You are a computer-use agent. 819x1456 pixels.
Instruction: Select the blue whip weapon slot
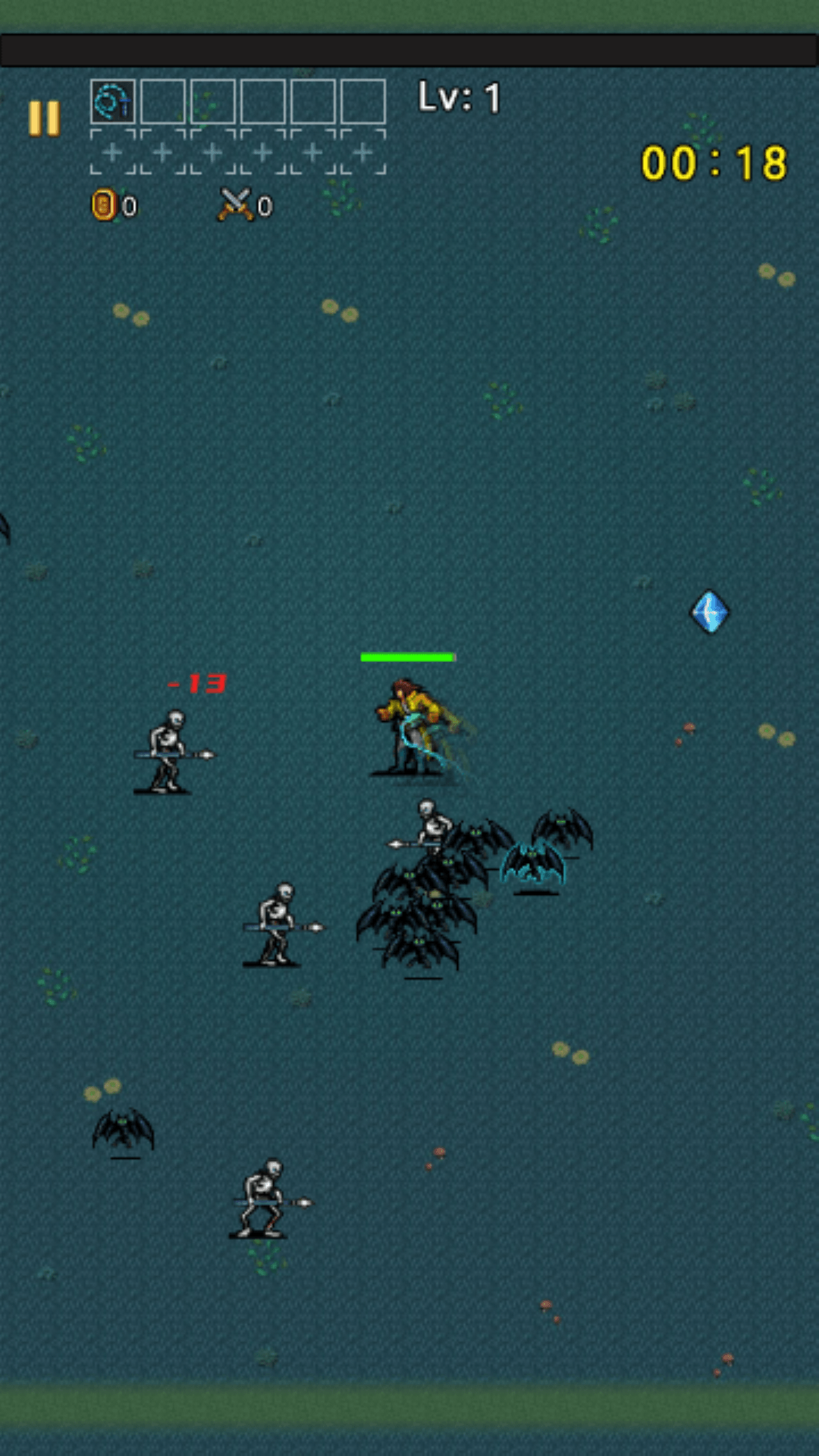pos(113,102)
